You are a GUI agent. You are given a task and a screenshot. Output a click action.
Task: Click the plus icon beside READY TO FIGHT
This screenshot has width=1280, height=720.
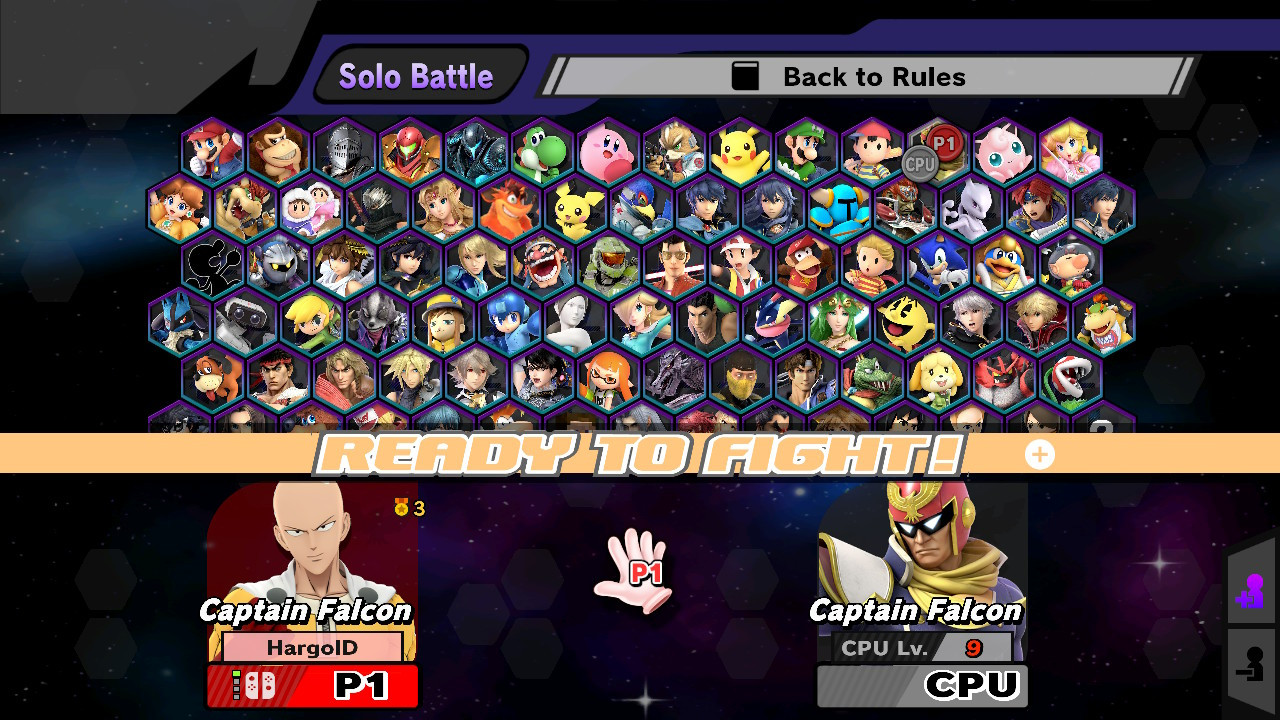click(x=1039, y=454)
